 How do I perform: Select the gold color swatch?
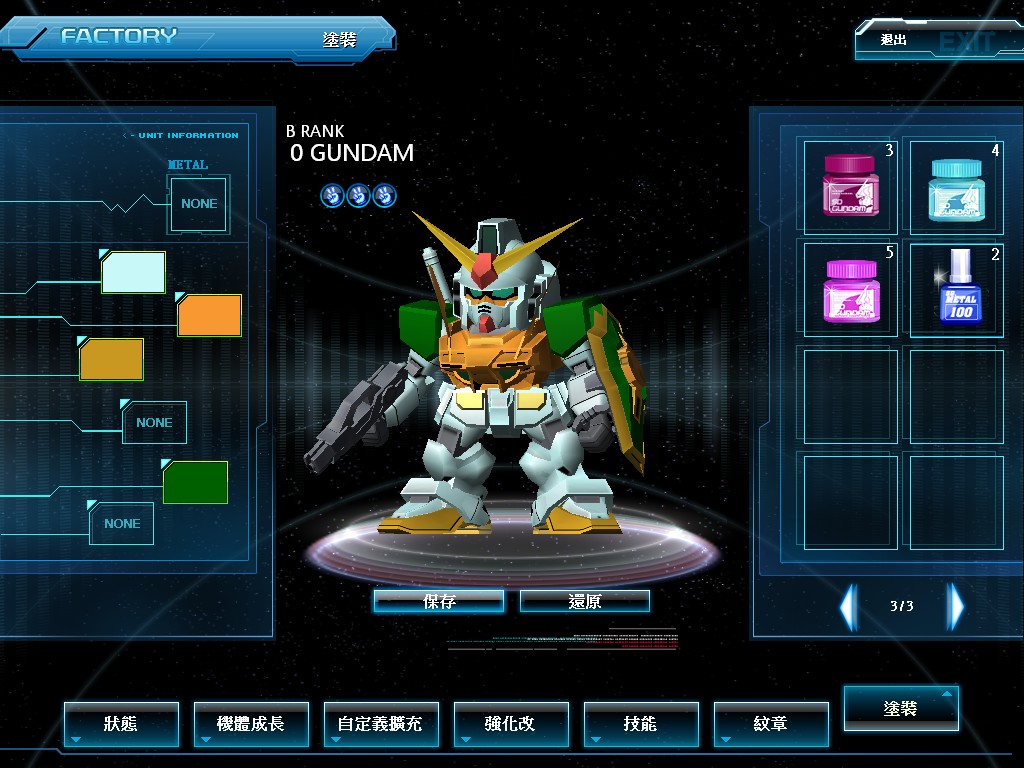(x=112, y=360)
